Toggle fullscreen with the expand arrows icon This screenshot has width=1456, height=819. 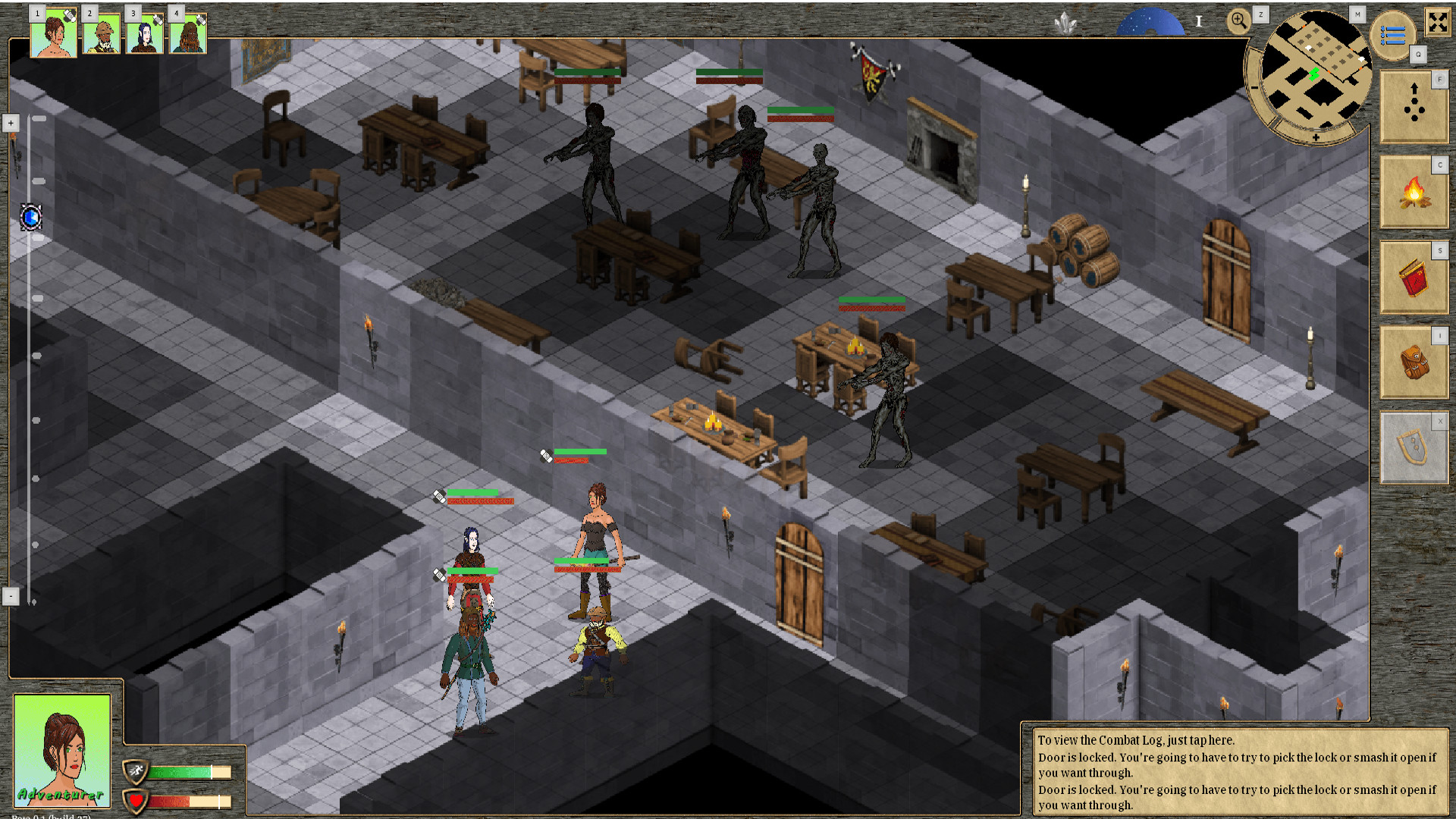pos(1437,23)
